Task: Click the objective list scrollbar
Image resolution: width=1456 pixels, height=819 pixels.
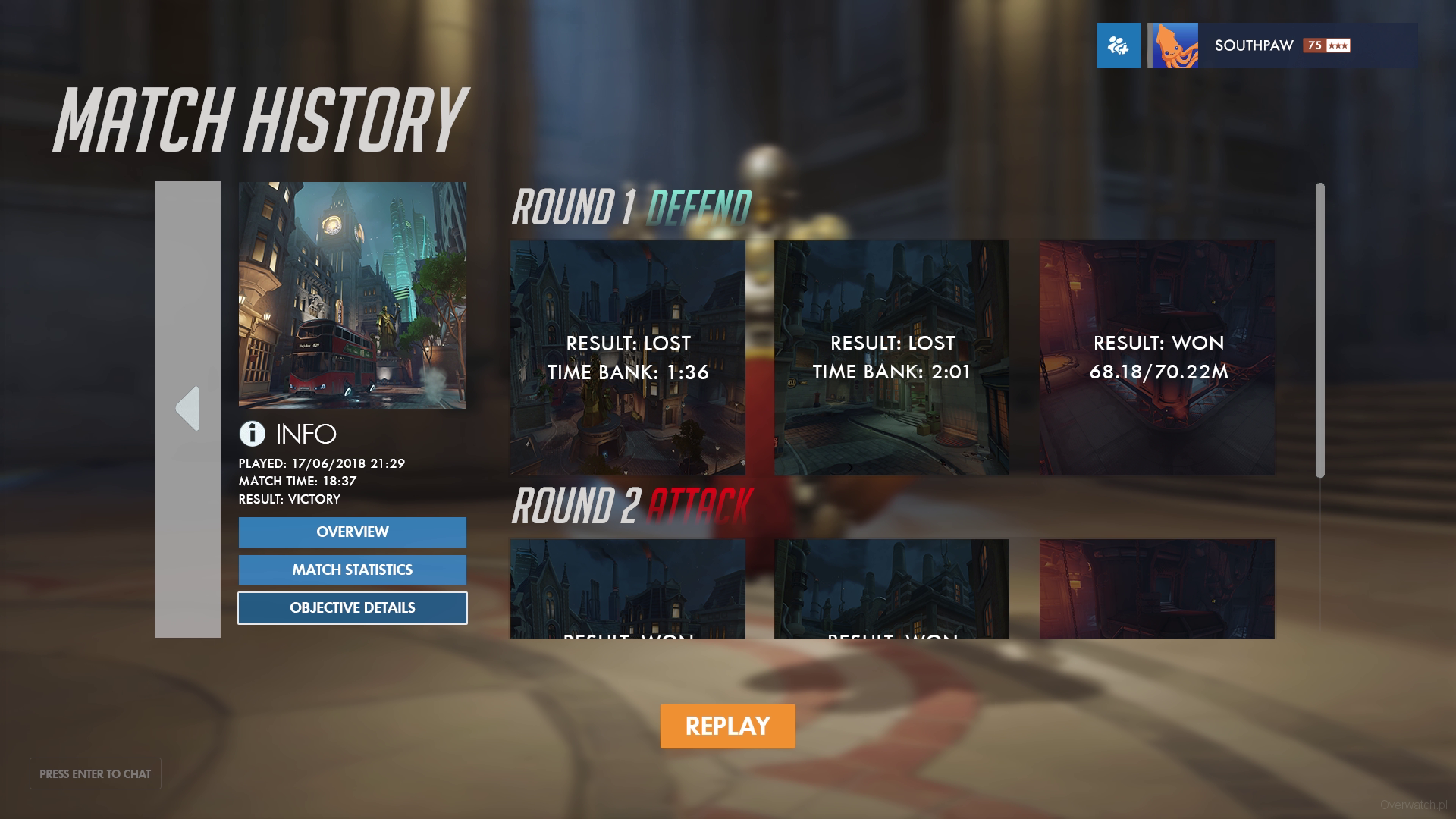Action: point(1319,330)
